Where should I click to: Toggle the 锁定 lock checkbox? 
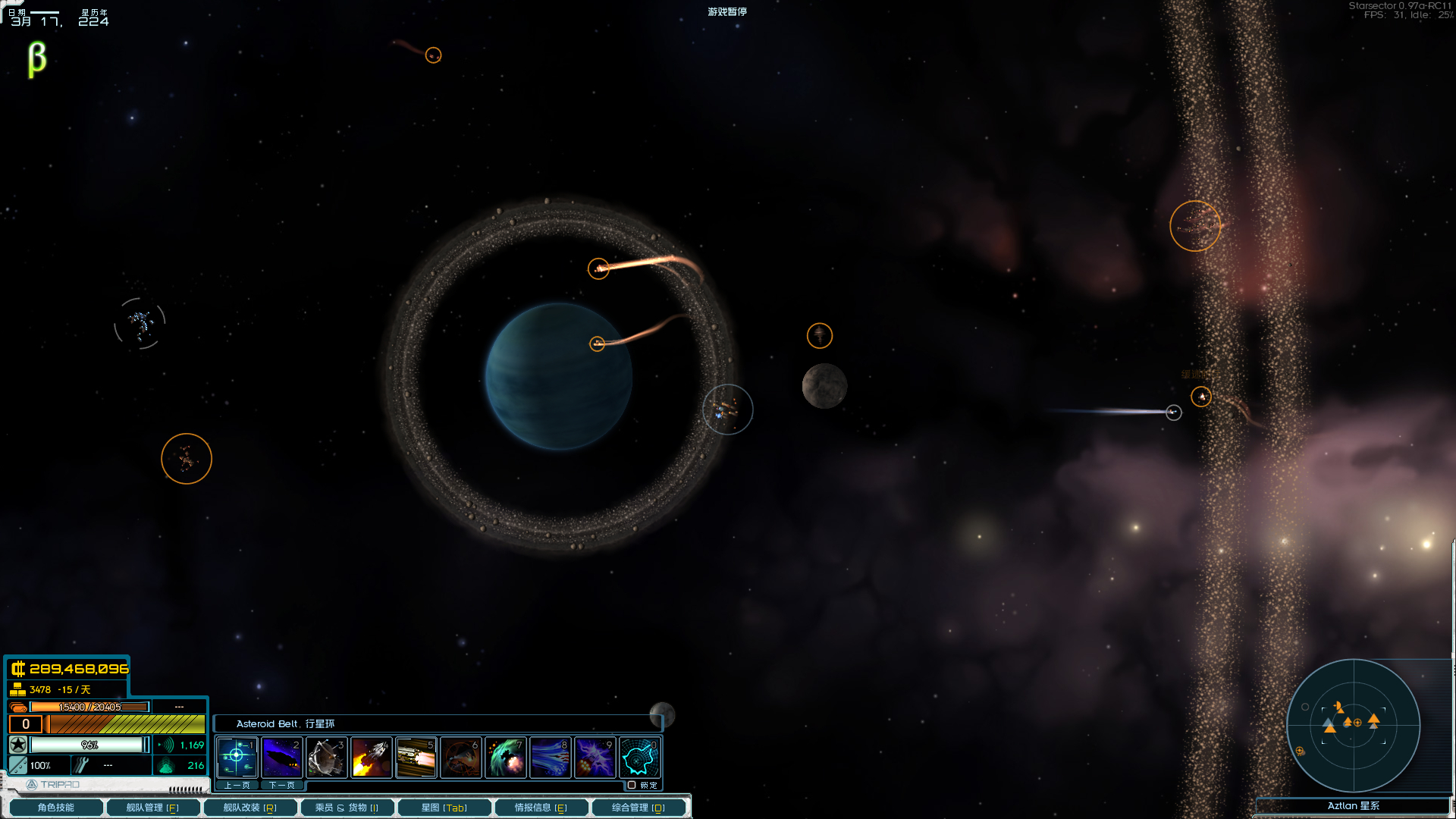pos(632,785)
